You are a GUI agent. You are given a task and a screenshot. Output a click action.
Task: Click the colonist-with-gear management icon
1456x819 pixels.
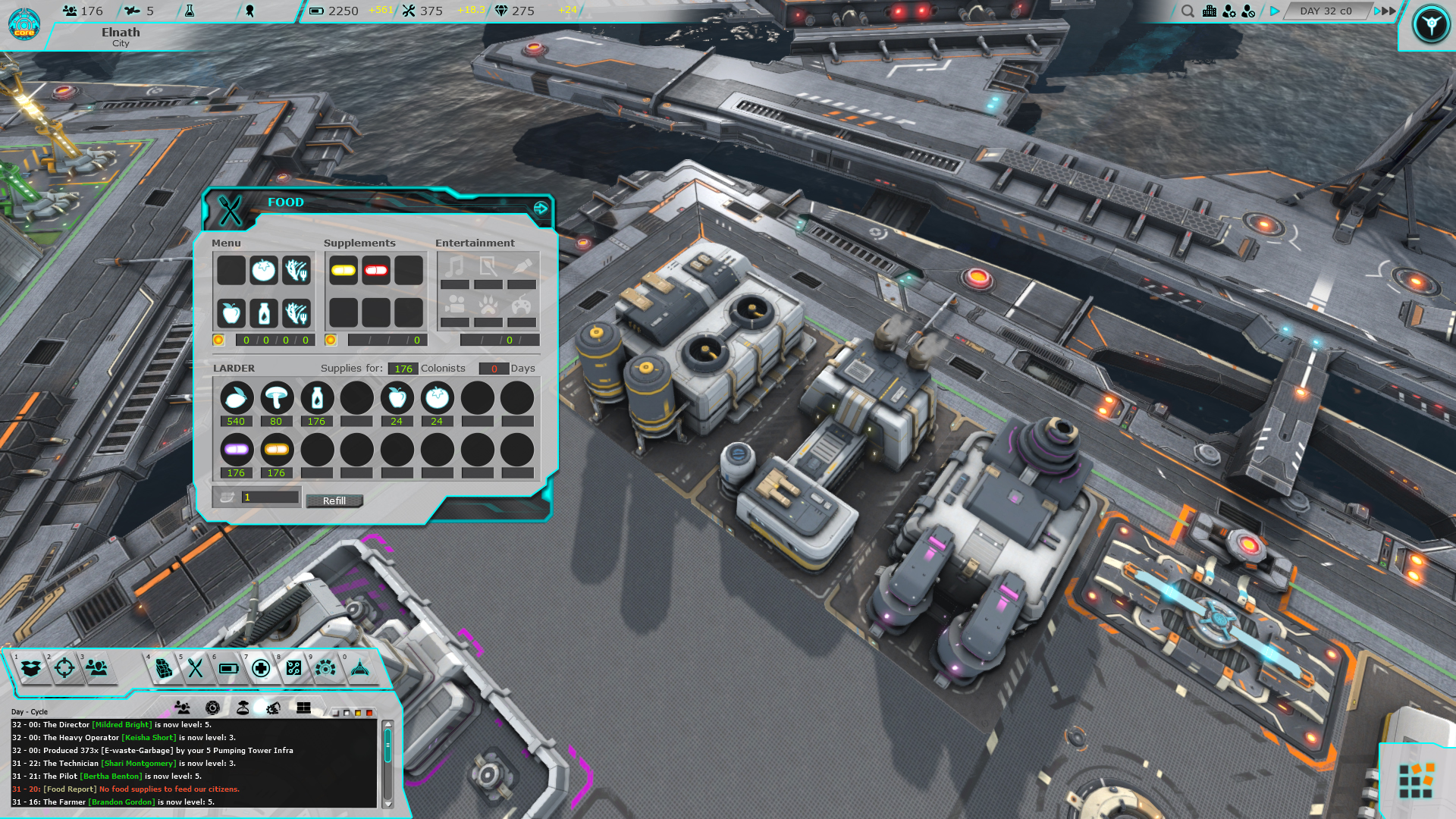coord(1229,12)
